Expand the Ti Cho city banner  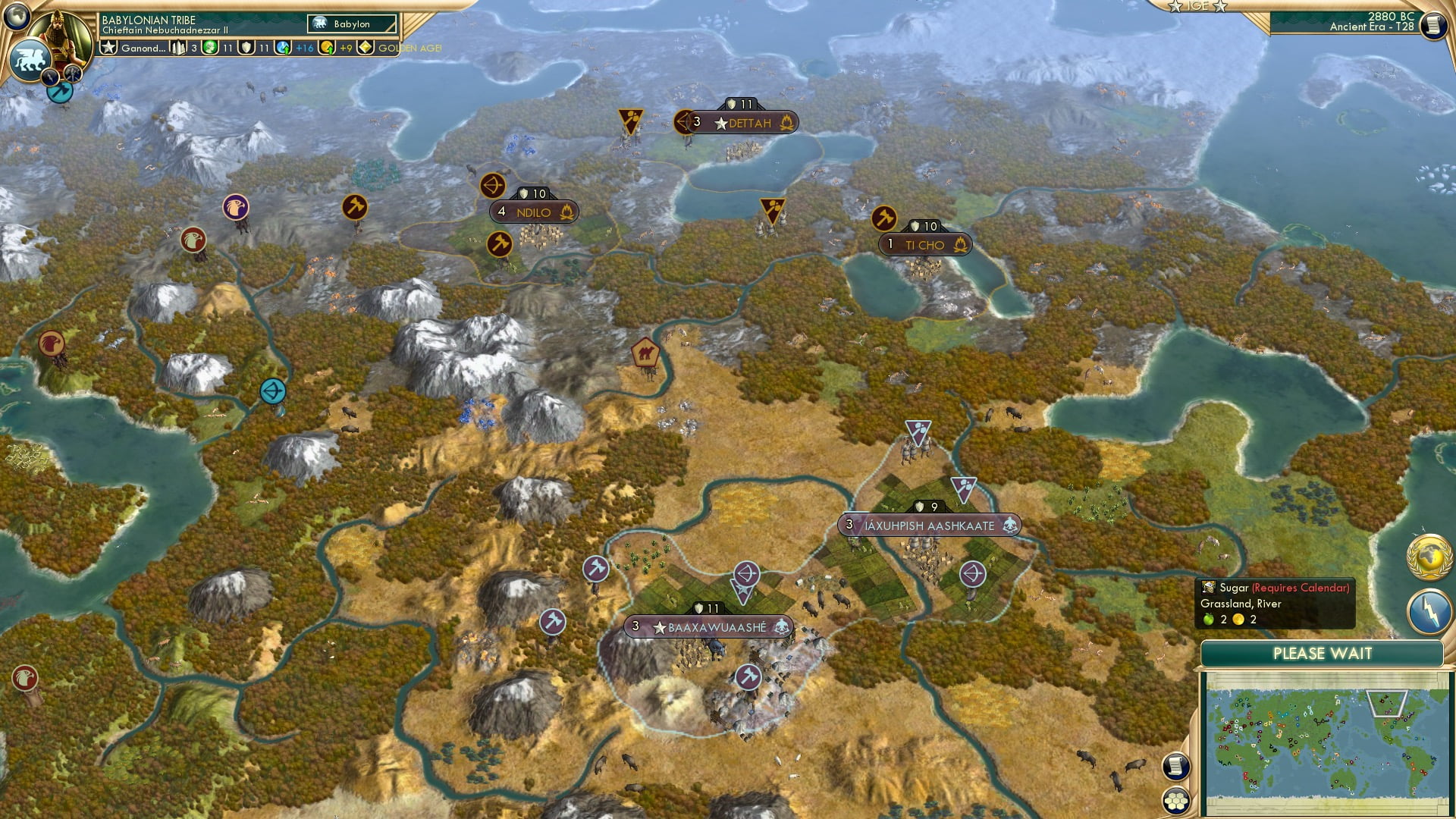click(x=926, y=245)
